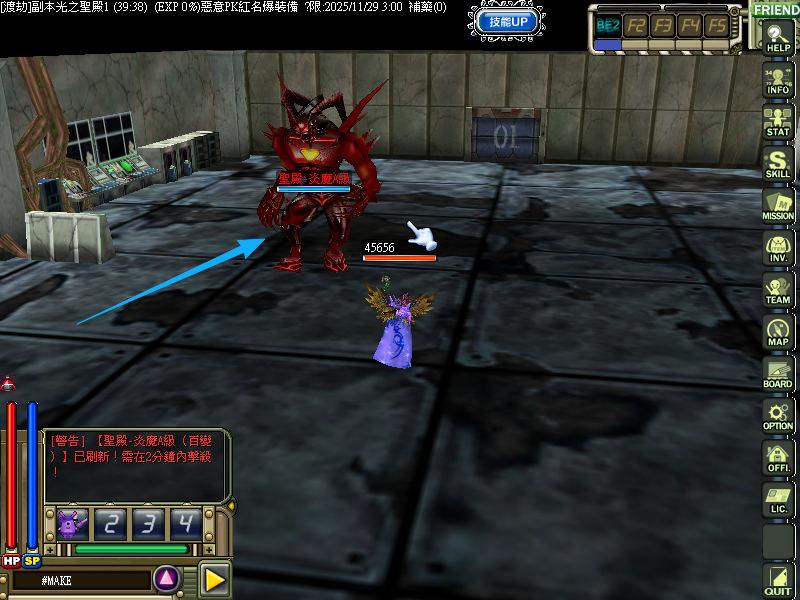Open the HELP menu
Image resolution: width=800 pixels, height=600 pixels.
[x=778, y=36]
